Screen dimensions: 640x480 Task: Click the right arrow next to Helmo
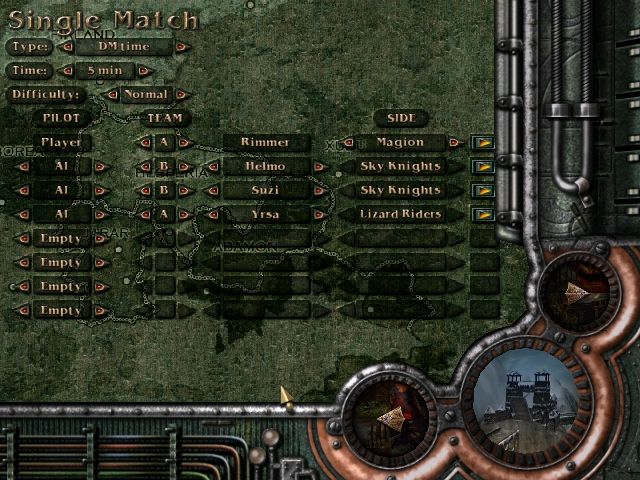[319, 167]
